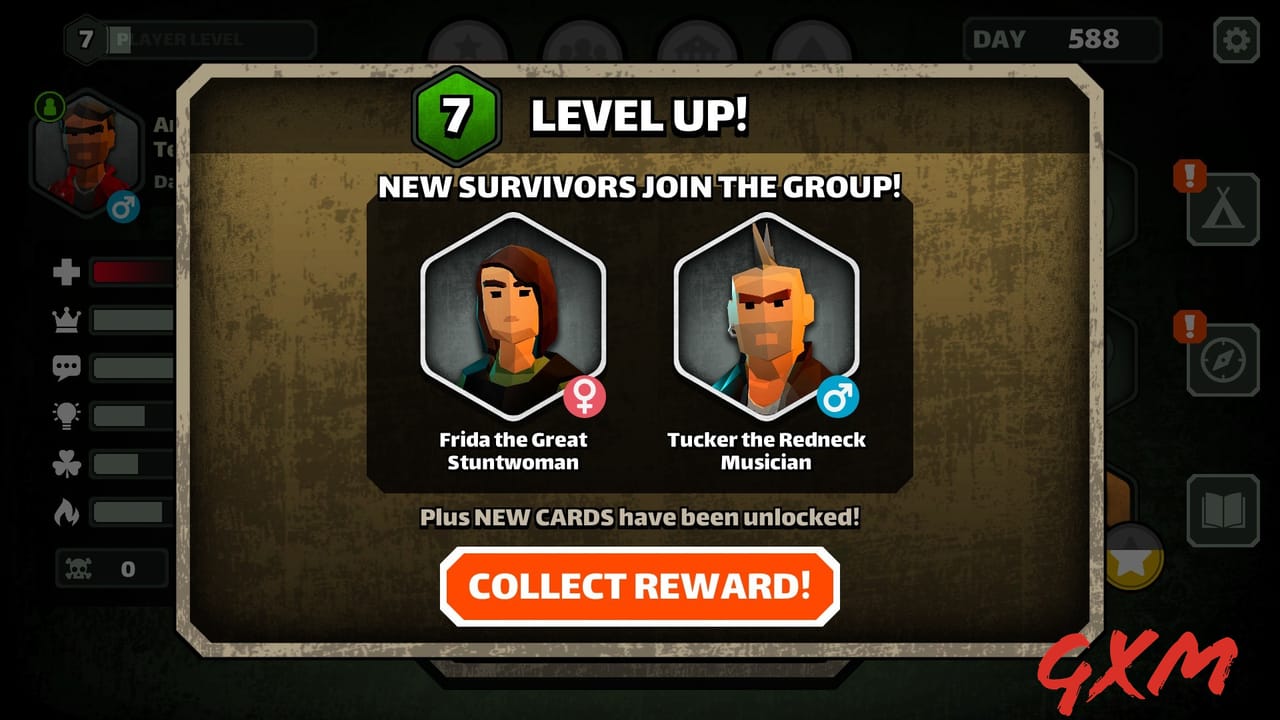This screenshot has width=1280, height=720.
Task: Click the flame stat icon
Action: point(65,510)
